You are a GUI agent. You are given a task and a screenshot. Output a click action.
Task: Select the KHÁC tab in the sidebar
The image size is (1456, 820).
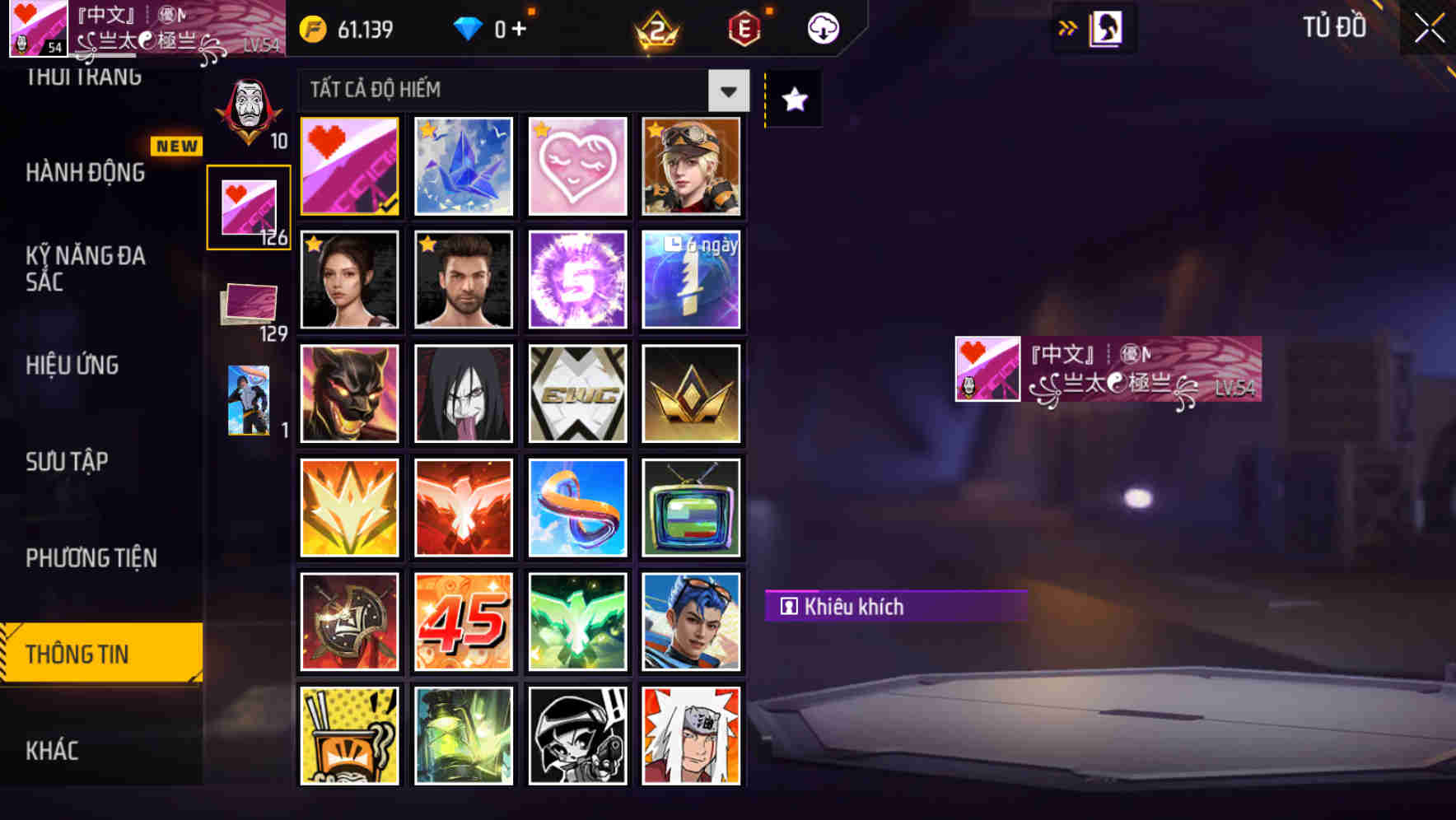click(54, 750)
